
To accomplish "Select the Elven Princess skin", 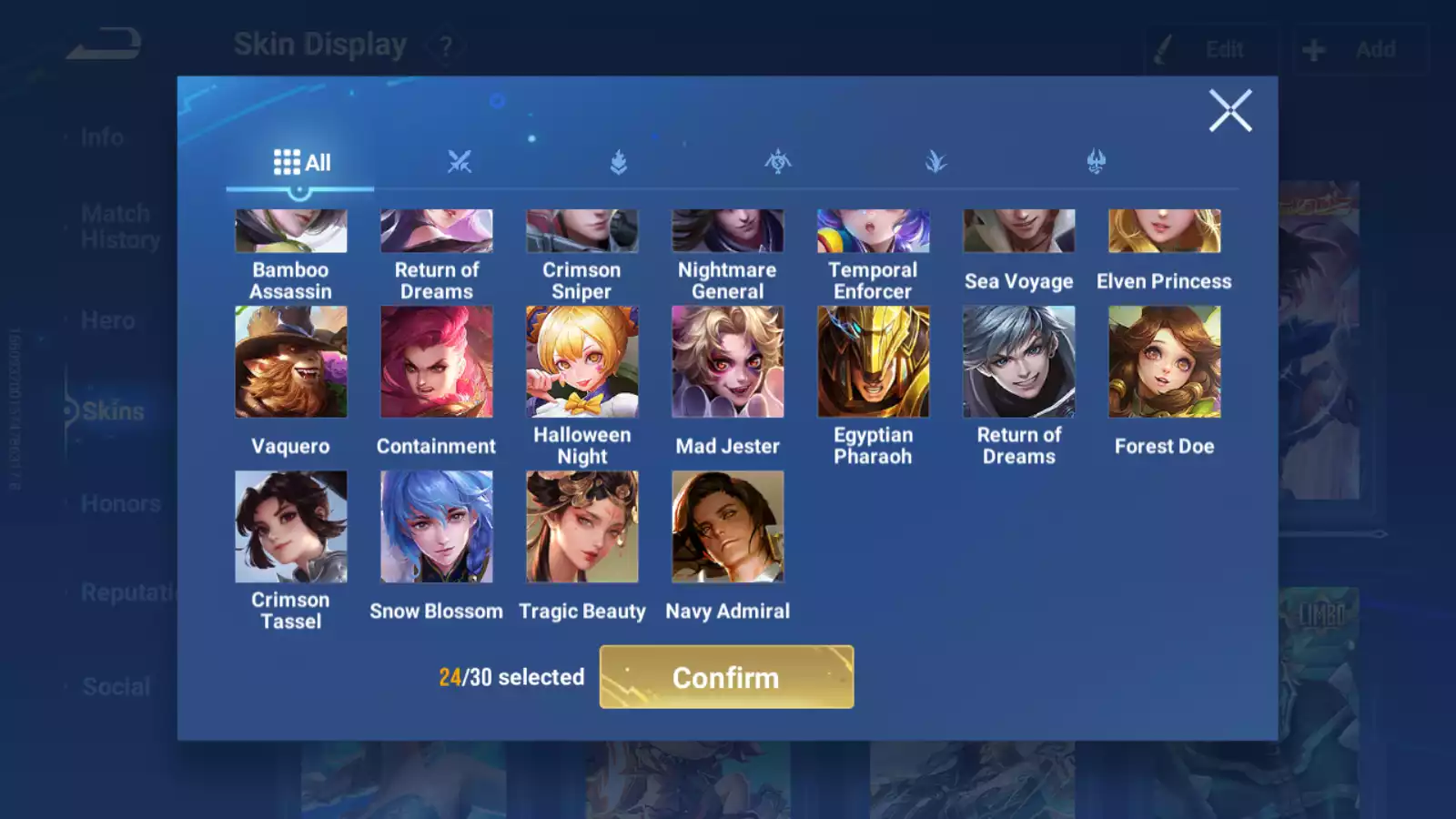I will click(x=1165, y=232).
